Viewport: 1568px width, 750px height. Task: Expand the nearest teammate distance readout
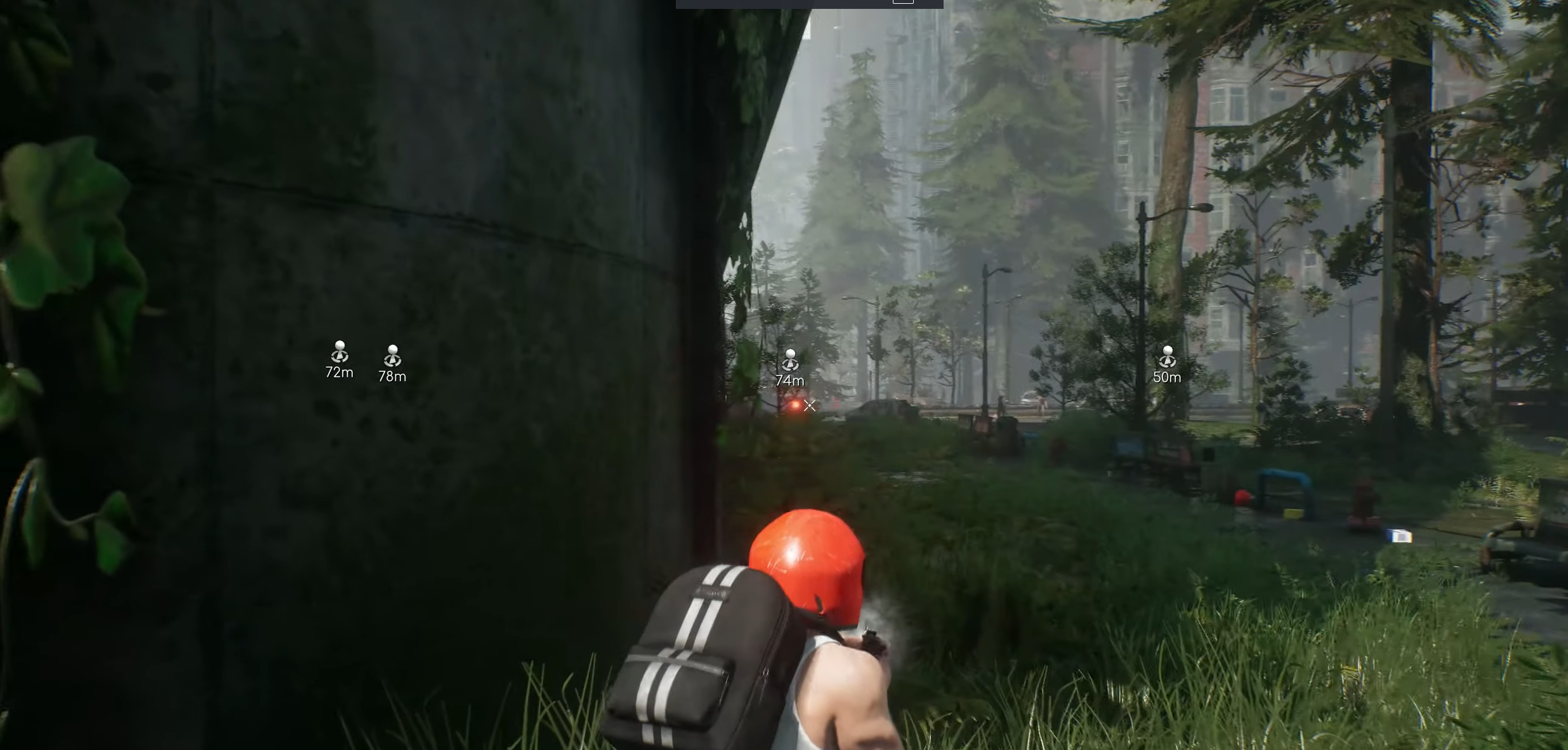point(1168,376)
